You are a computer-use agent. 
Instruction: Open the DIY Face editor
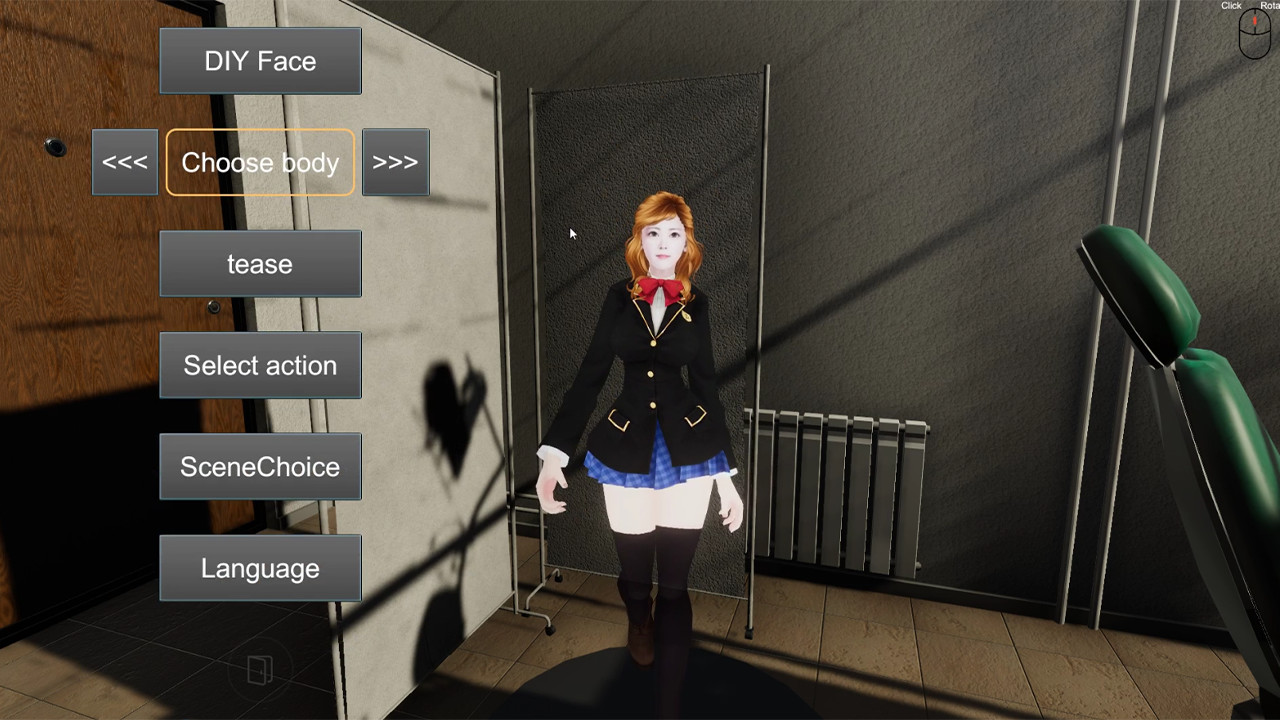tap(260, 61)
